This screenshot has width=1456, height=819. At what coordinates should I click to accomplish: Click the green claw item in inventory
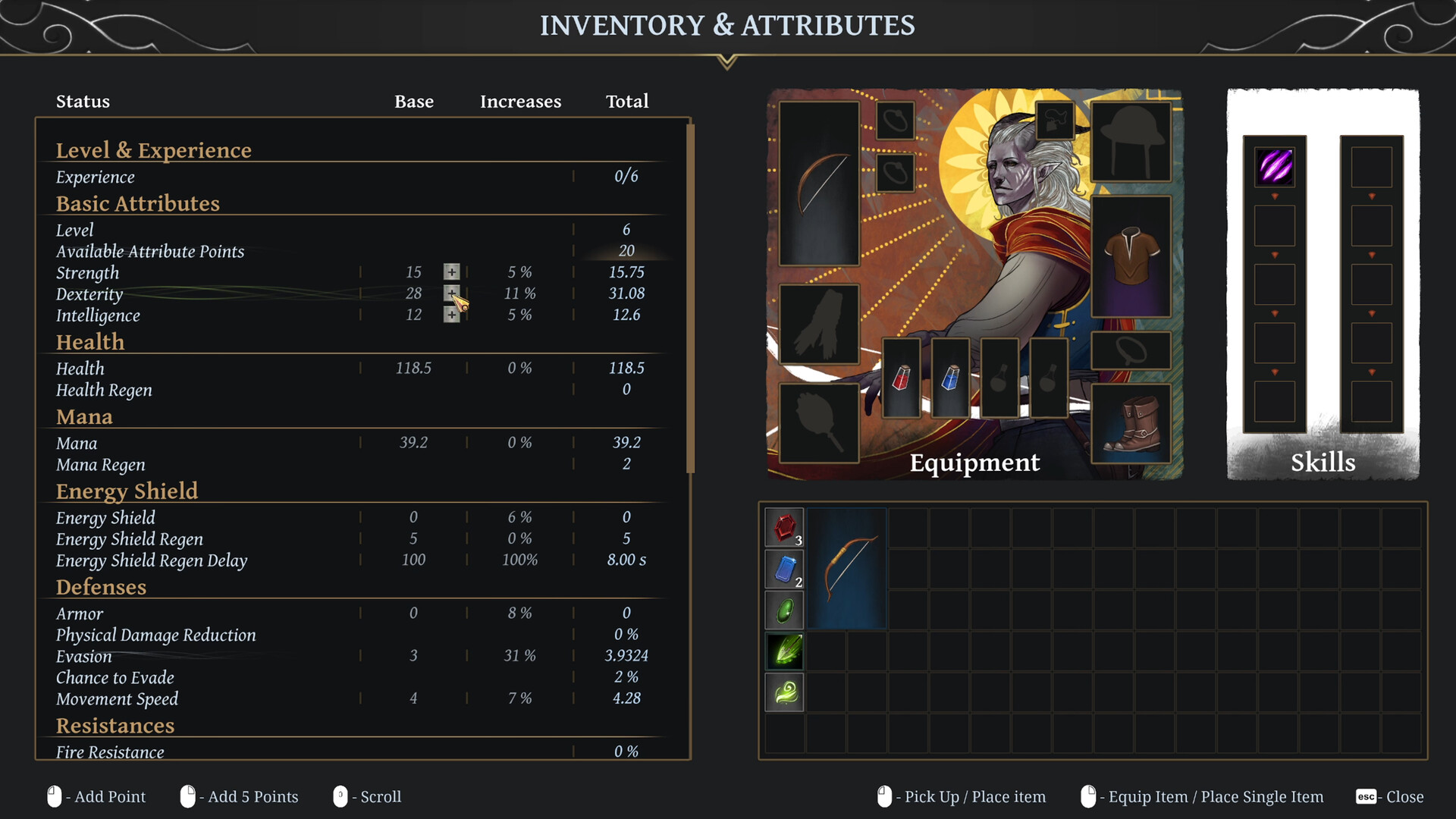click(784, 651)
